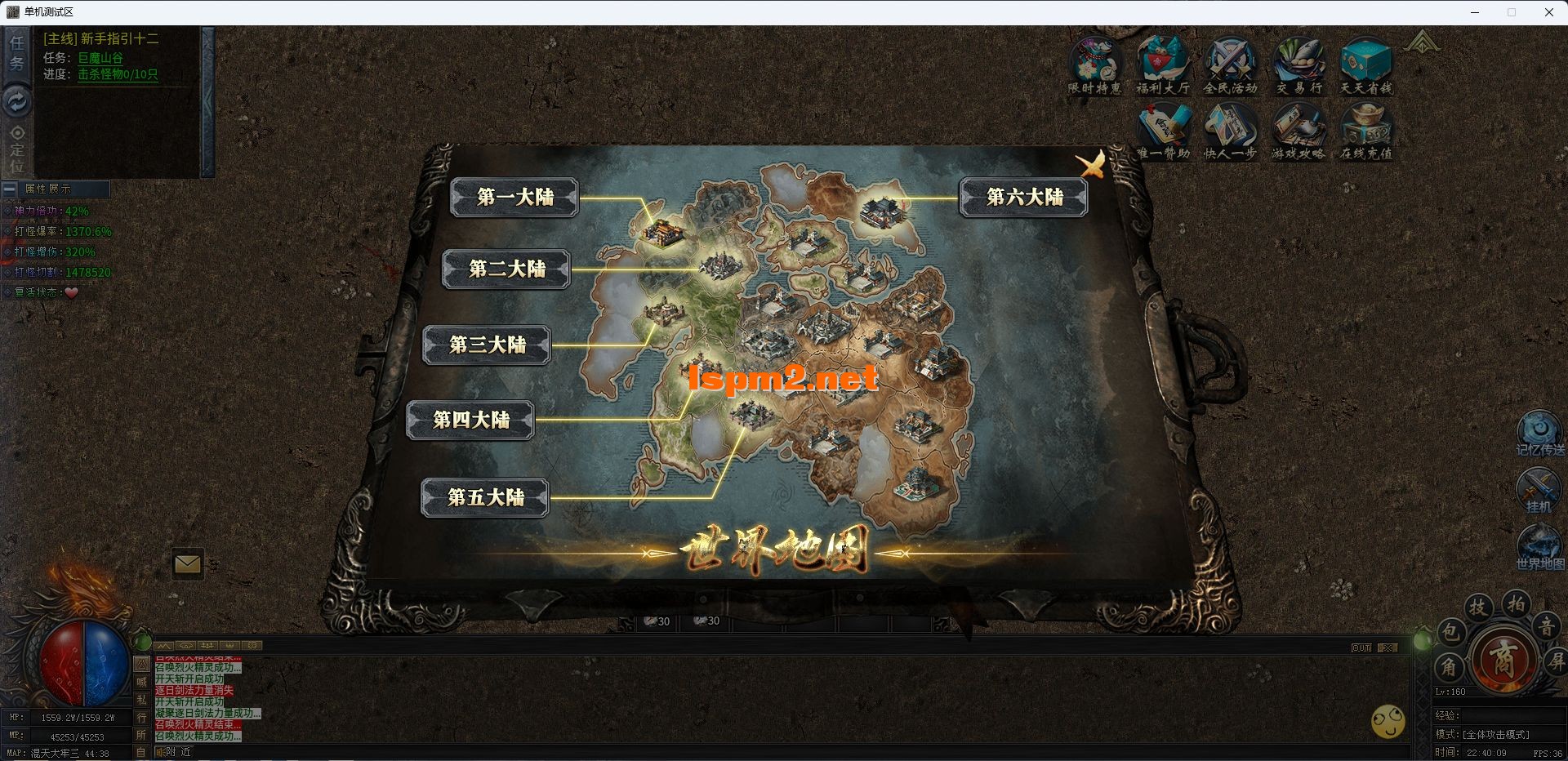Select the 第四大陆 continent button
Viewport: 1568px width, 761px height.
tap(470, 420)
